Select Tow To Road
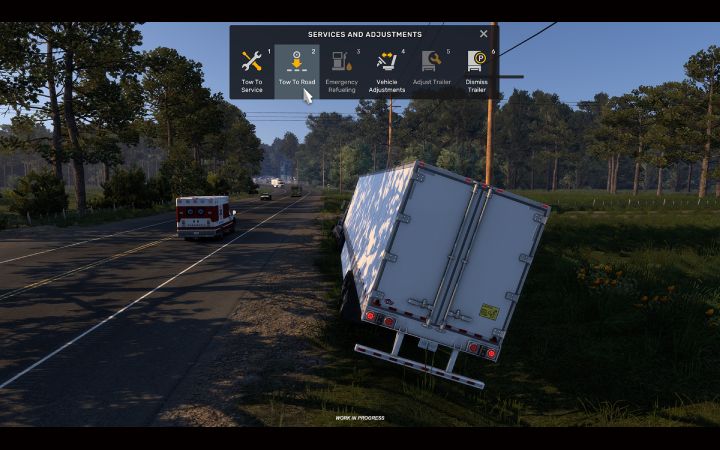 click(296, 70)
